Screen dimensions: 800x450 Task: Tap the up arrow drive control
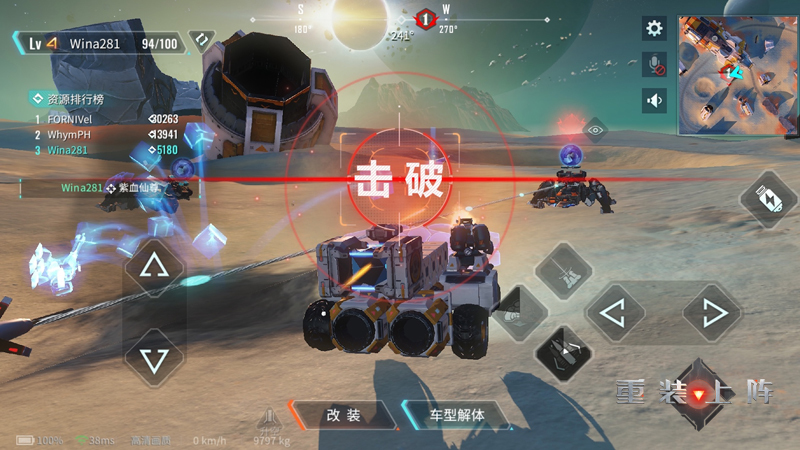pyautogui.click(x=153, y=266)
